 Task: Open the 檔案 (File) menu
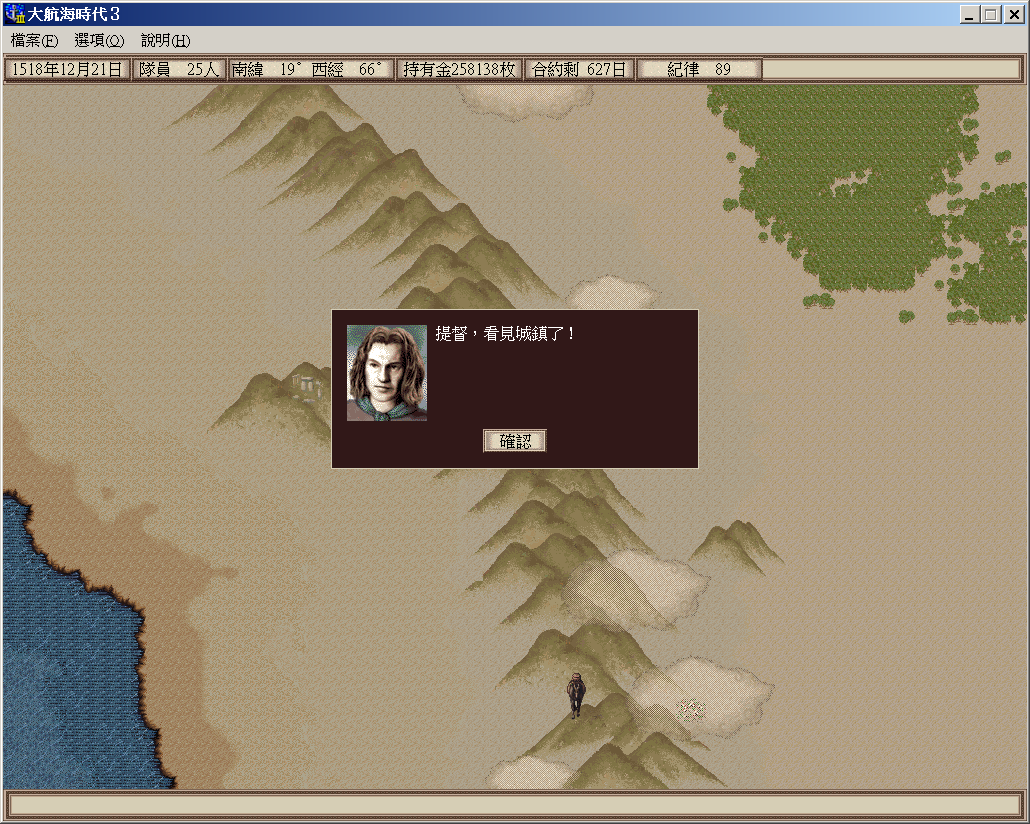(x=34, y=41)
